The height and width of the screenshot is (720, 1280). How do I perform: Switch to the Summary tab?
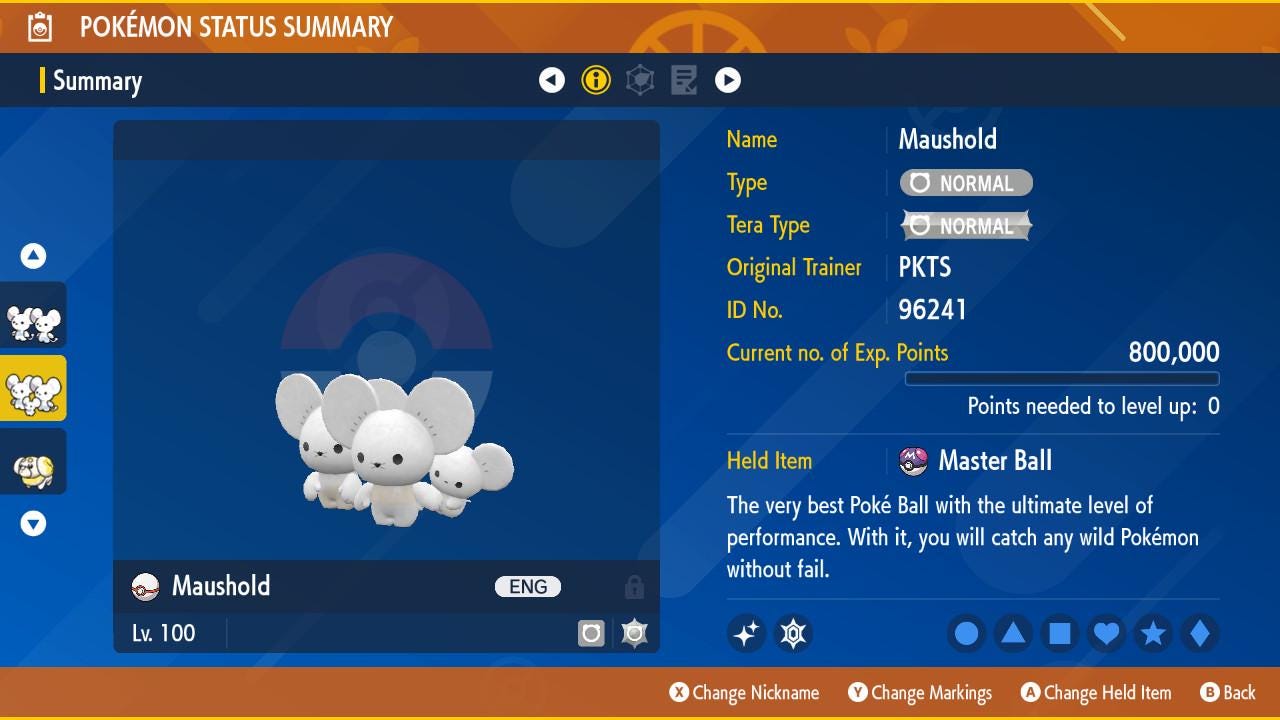pyautogui.click(x=97, y=80)
